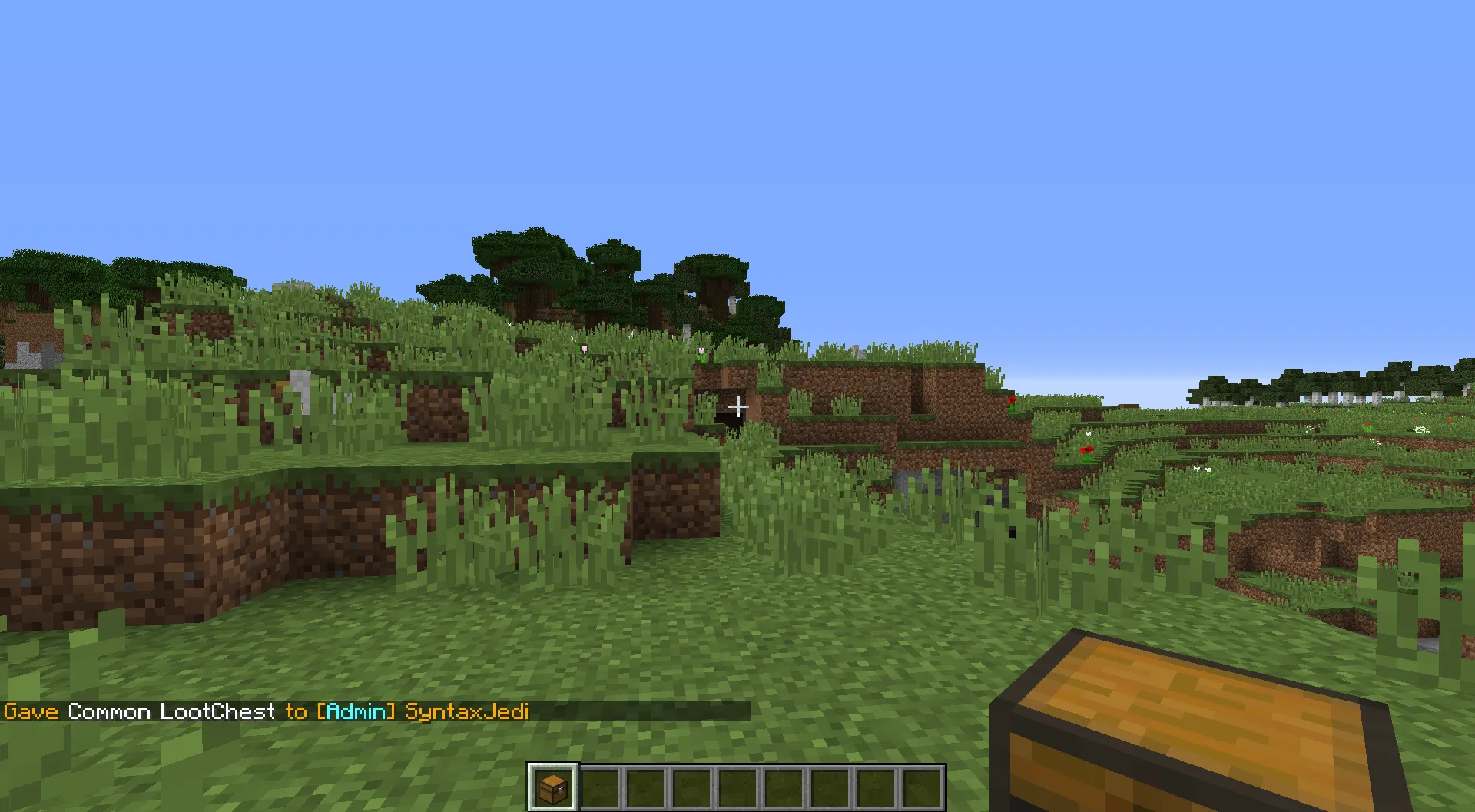Click the fifth hotbar slot
The width and height of the screenshot is (1475, 812).
pyautogui.click(x=739, y=784)
